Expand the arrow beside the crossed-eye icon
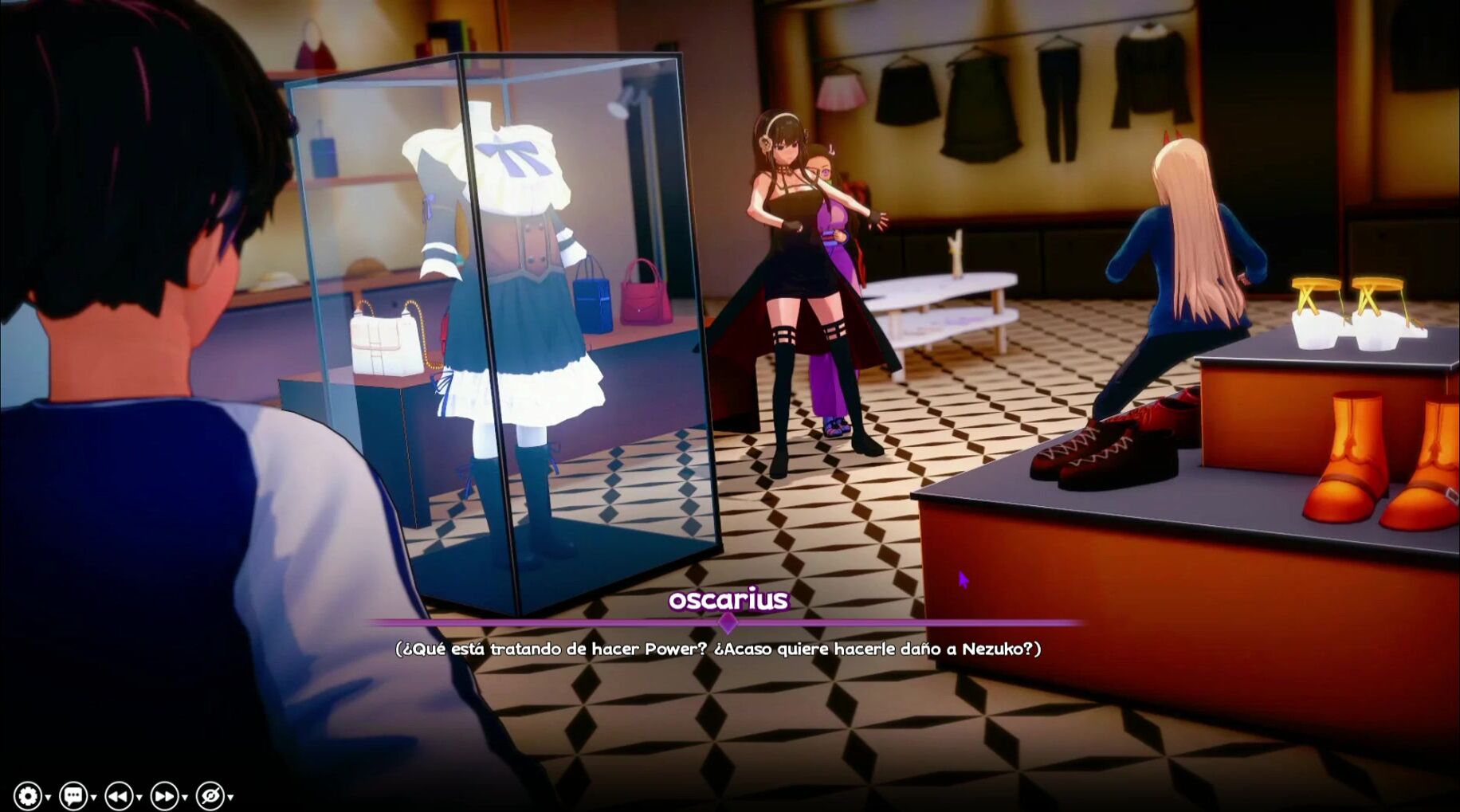 [231, 798]
